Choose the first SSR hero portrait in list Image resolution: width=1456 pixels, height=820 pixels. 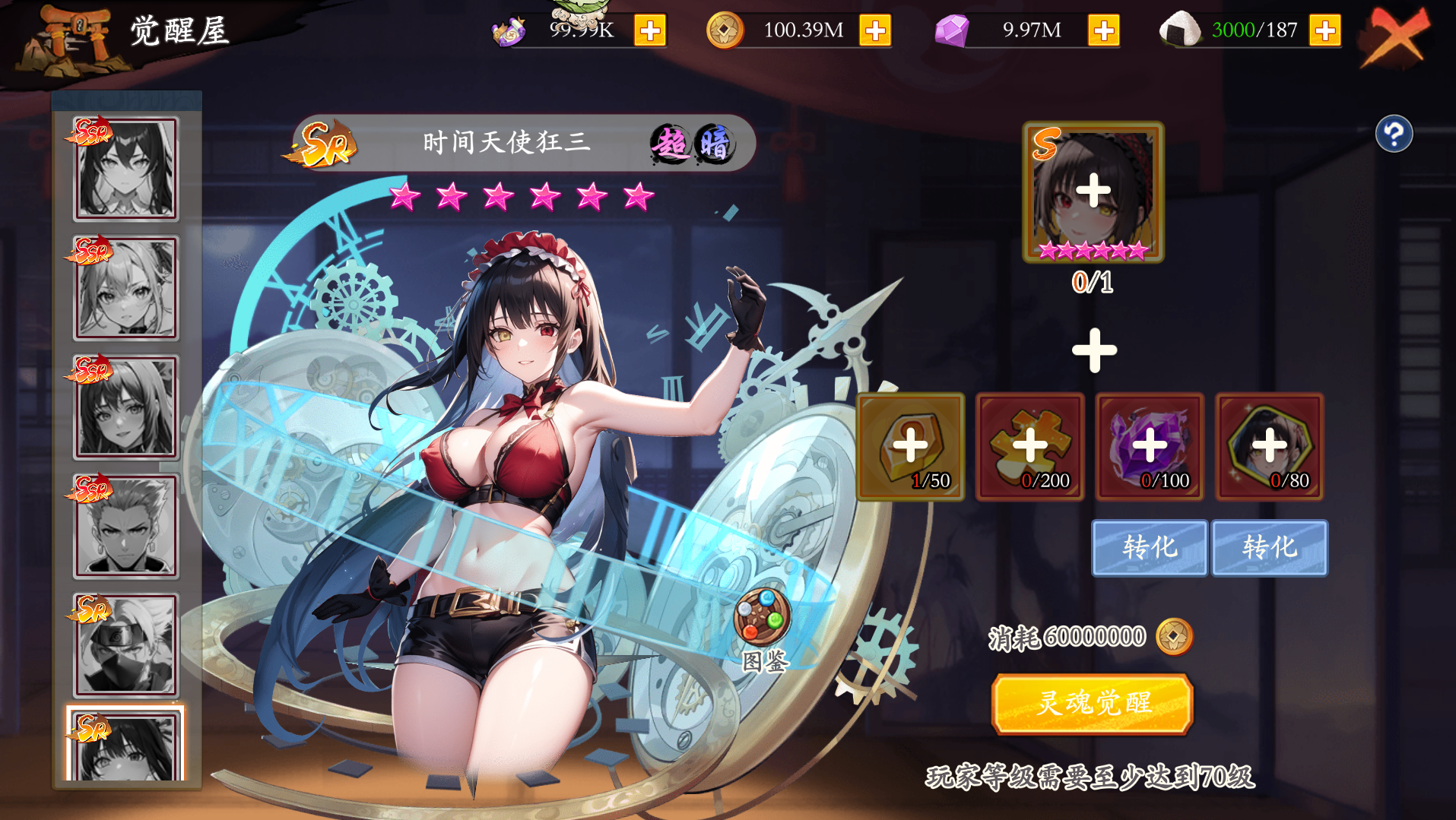tap(126, 169)
